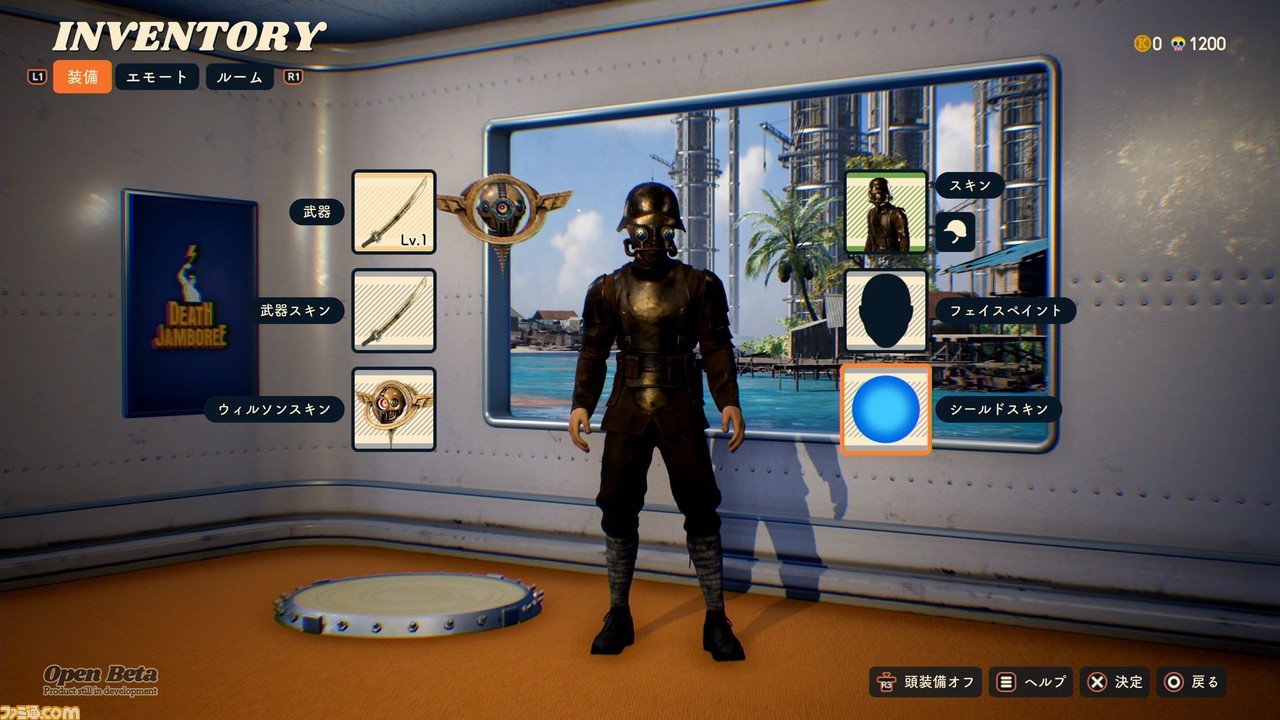This screenshot has height=720, width=1280.
Task: Switch to the ルーム room tab
Action: tap(239, 77)
